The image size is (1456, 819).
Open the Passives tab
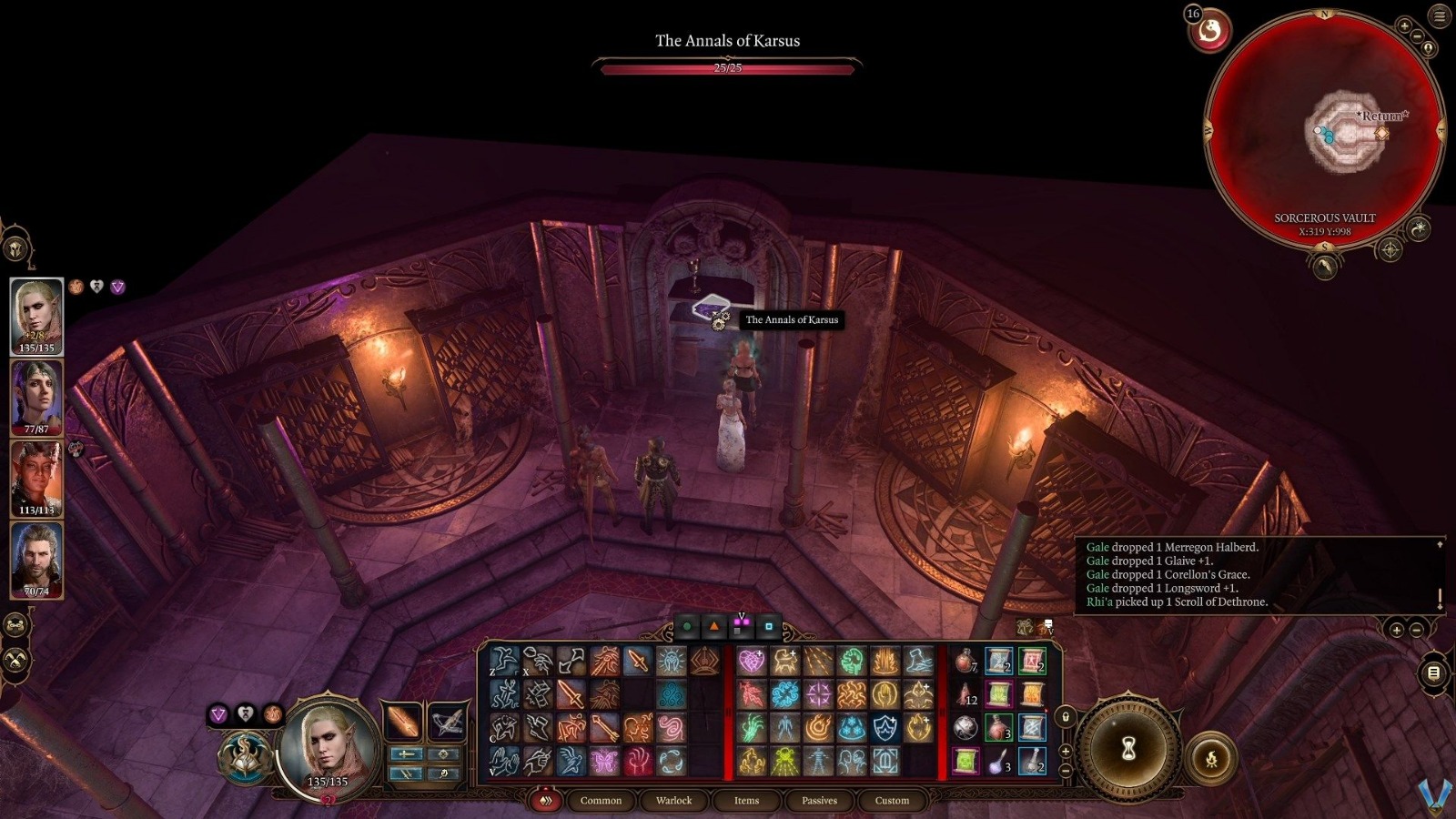coord(820,800)
